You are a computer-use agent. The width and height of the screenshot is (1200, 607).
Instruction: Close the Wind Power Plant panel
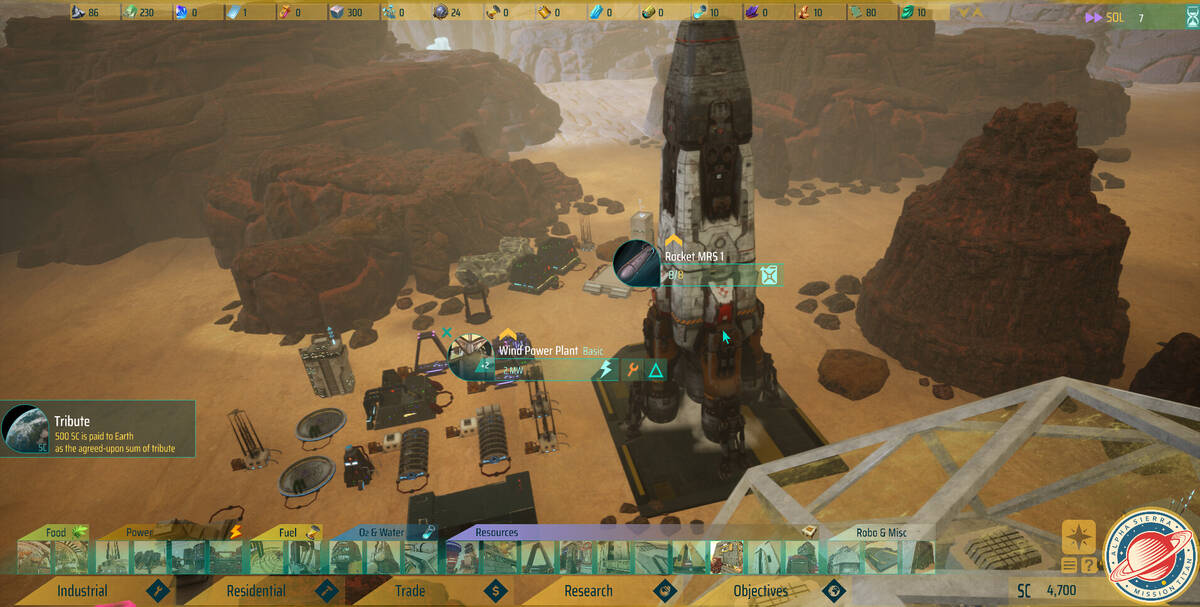447,332
